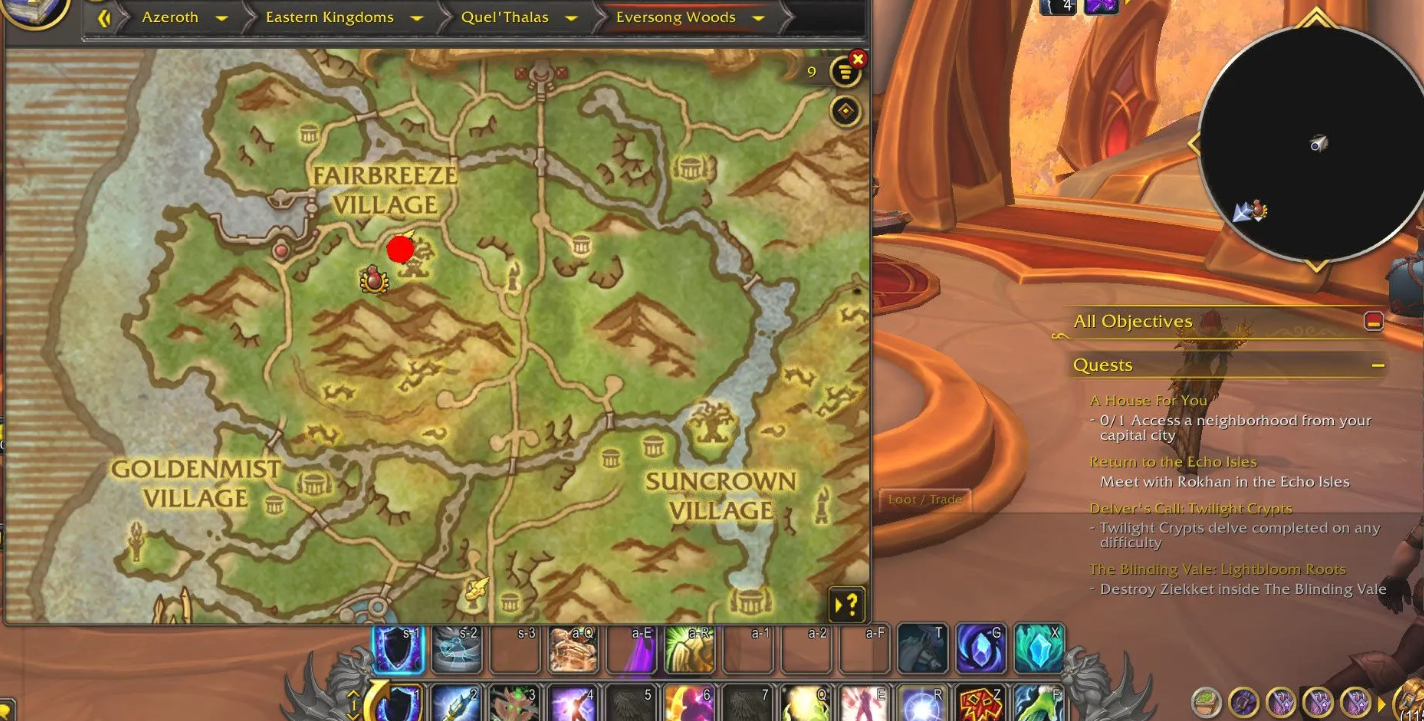Viewport: 1424px width, 721px height.
Task: Select Return to the Echo Isles quest
Action: tap(1172, 462)
